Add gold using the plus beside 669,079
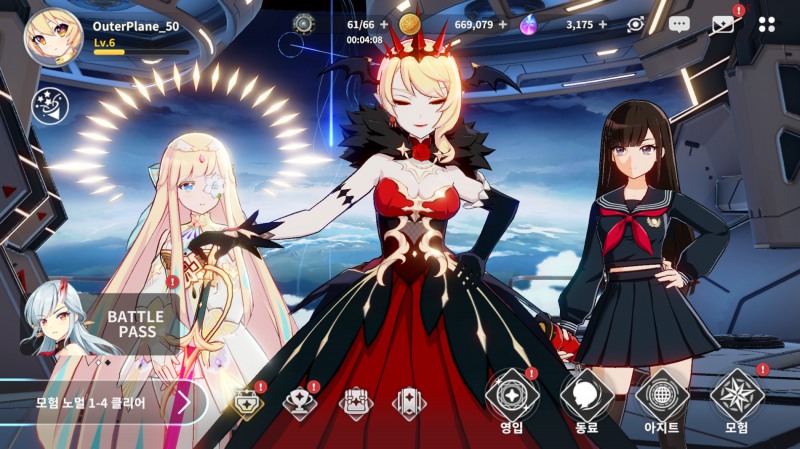The image size is (800, 449). pyautogui.click(x=502, y=24)
